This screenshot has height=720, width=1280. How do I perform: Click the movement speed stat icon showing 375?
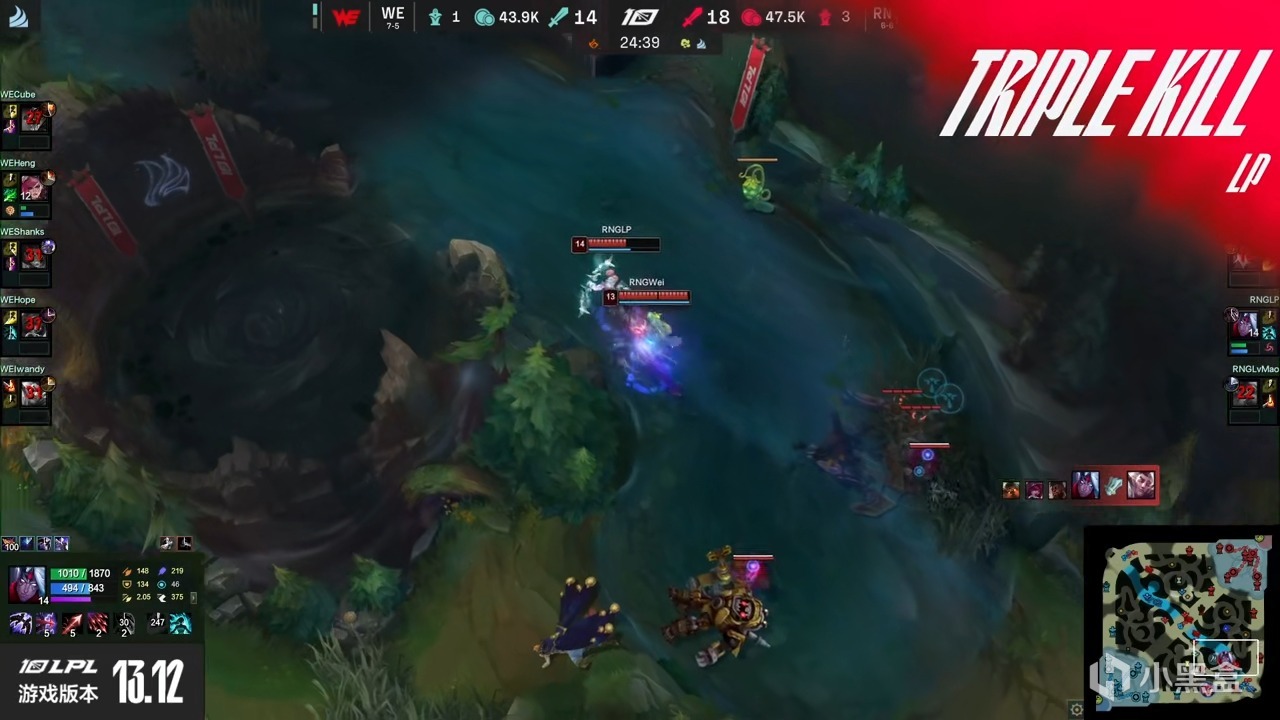click(161, 597)
